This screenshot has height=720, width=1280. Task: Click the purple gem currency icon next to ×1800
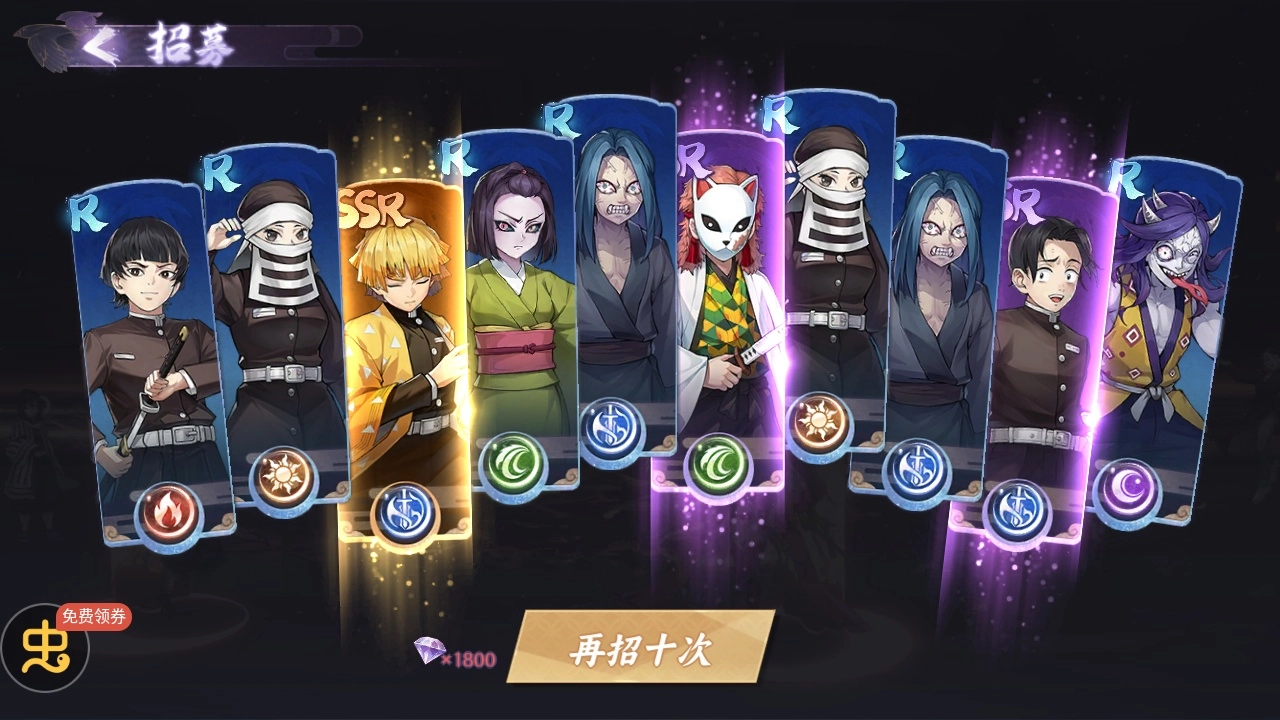(x=432, y=651)
